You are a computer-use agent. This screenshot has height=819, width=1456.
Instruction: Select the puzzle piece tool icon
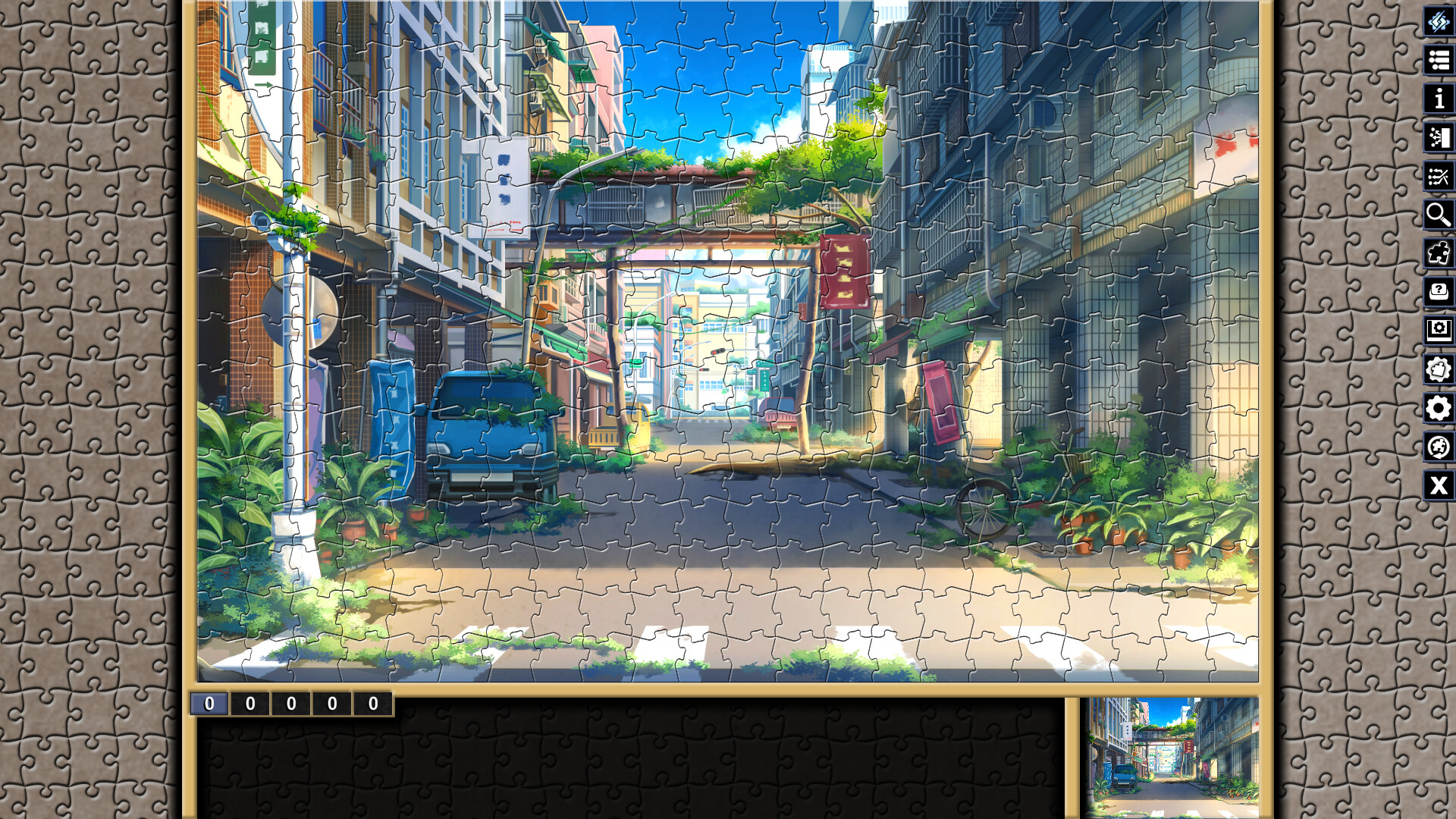(1436, 253)
